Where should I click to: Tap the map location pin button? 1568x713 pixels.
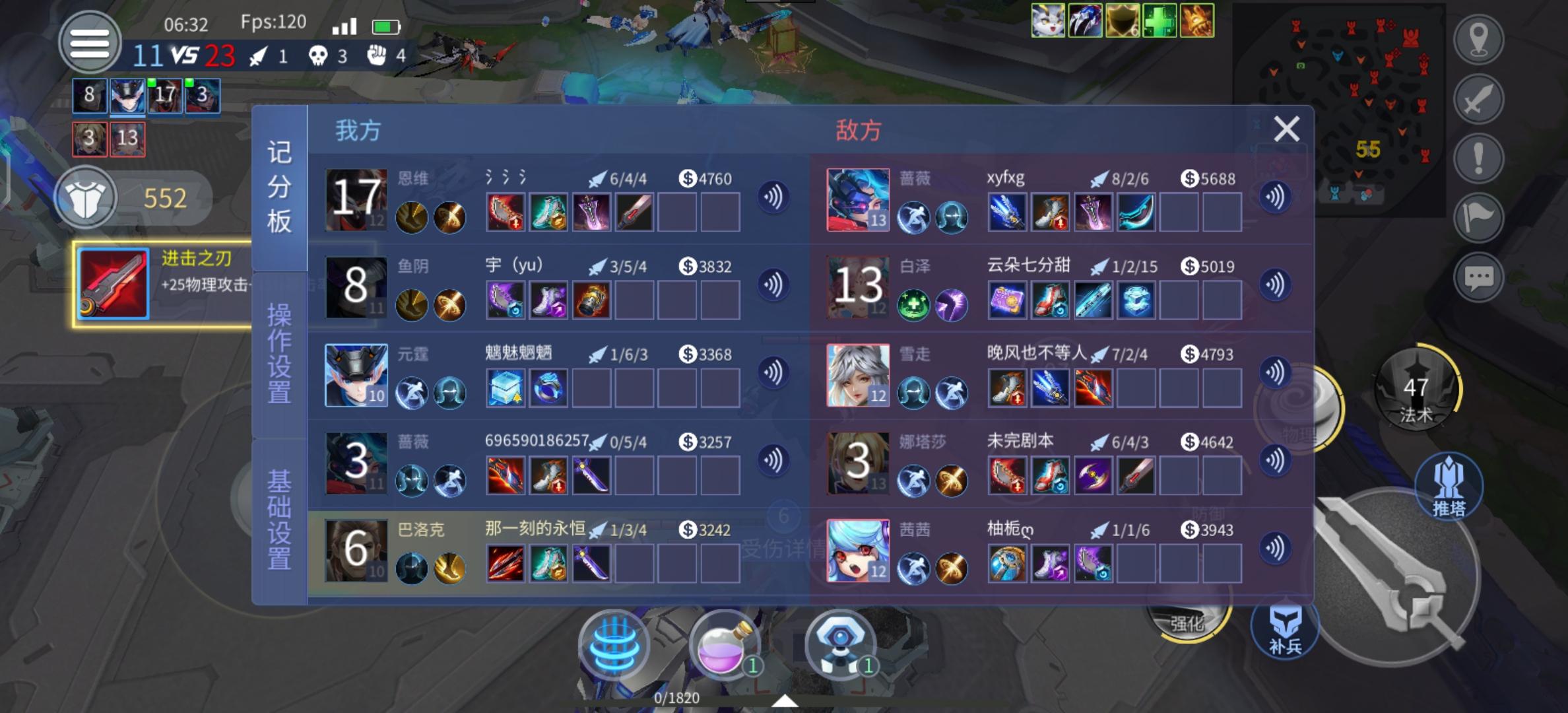[1478, 40]
